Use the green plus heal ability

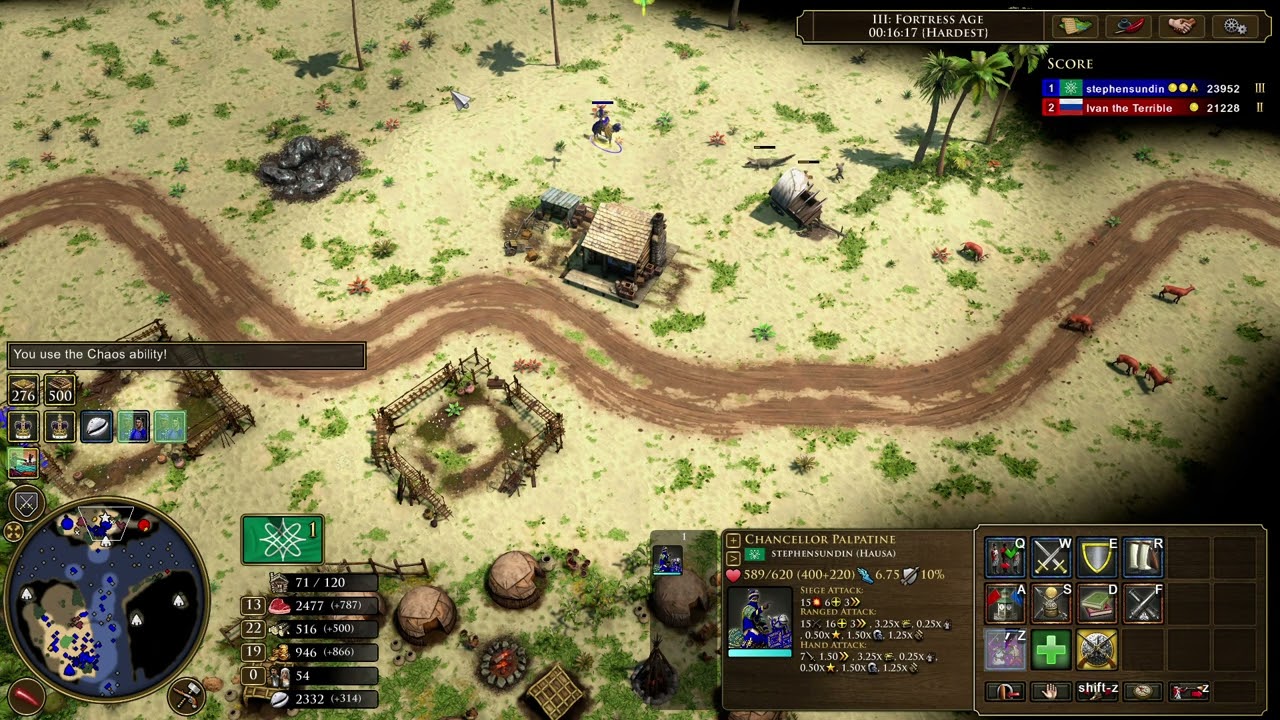click(x=1050, y=650)
